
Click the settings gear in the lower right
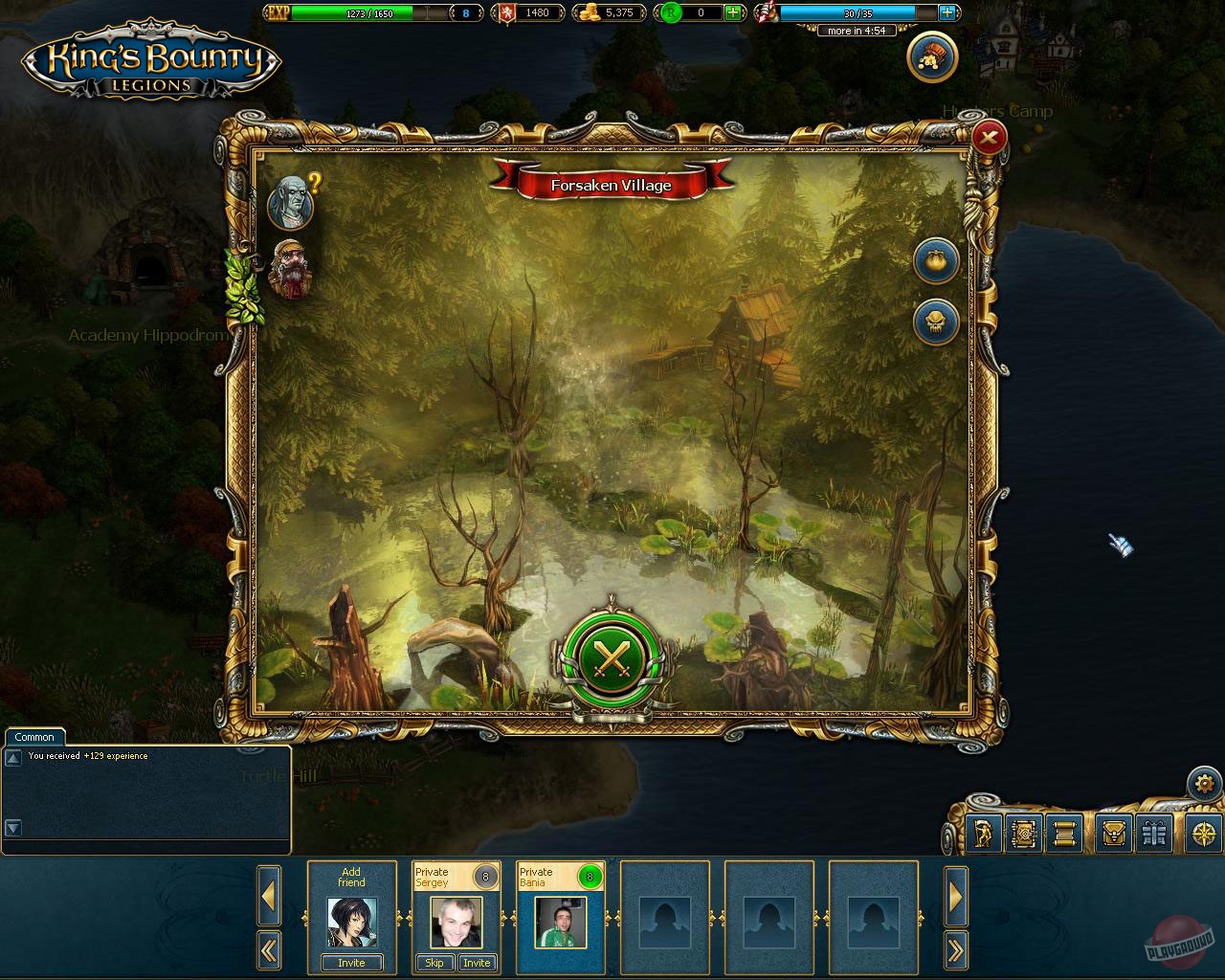point(1205,783)
